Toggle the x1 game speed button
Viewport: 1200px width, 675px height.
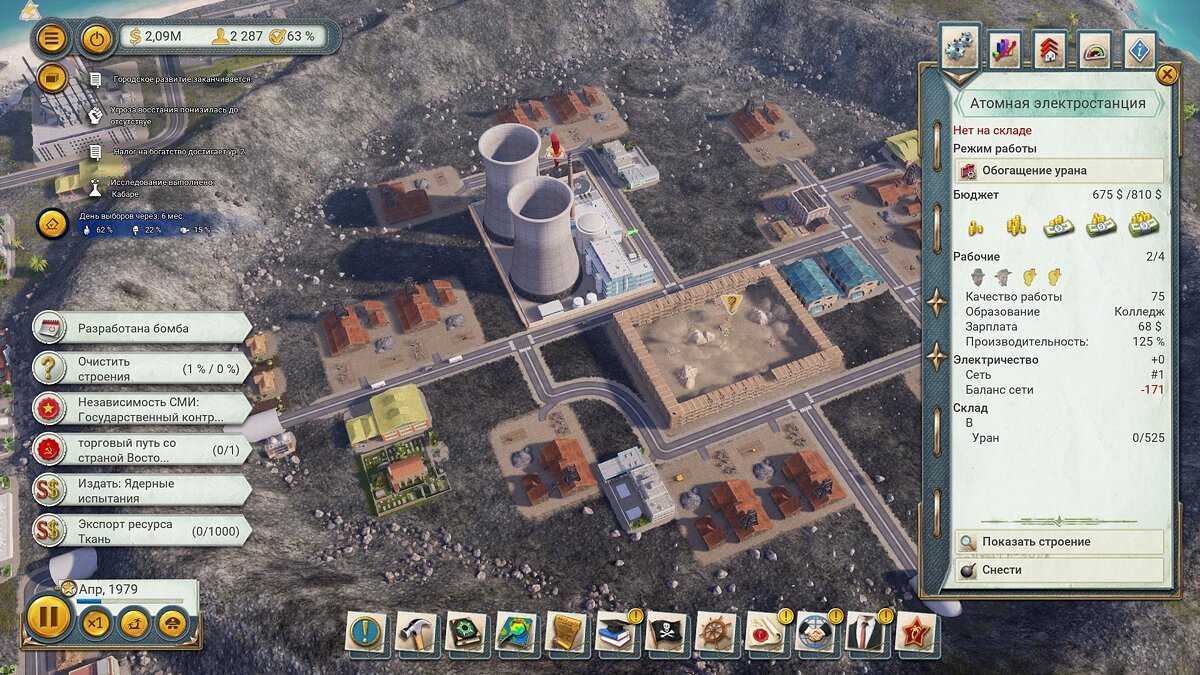[x=95, y=623]
